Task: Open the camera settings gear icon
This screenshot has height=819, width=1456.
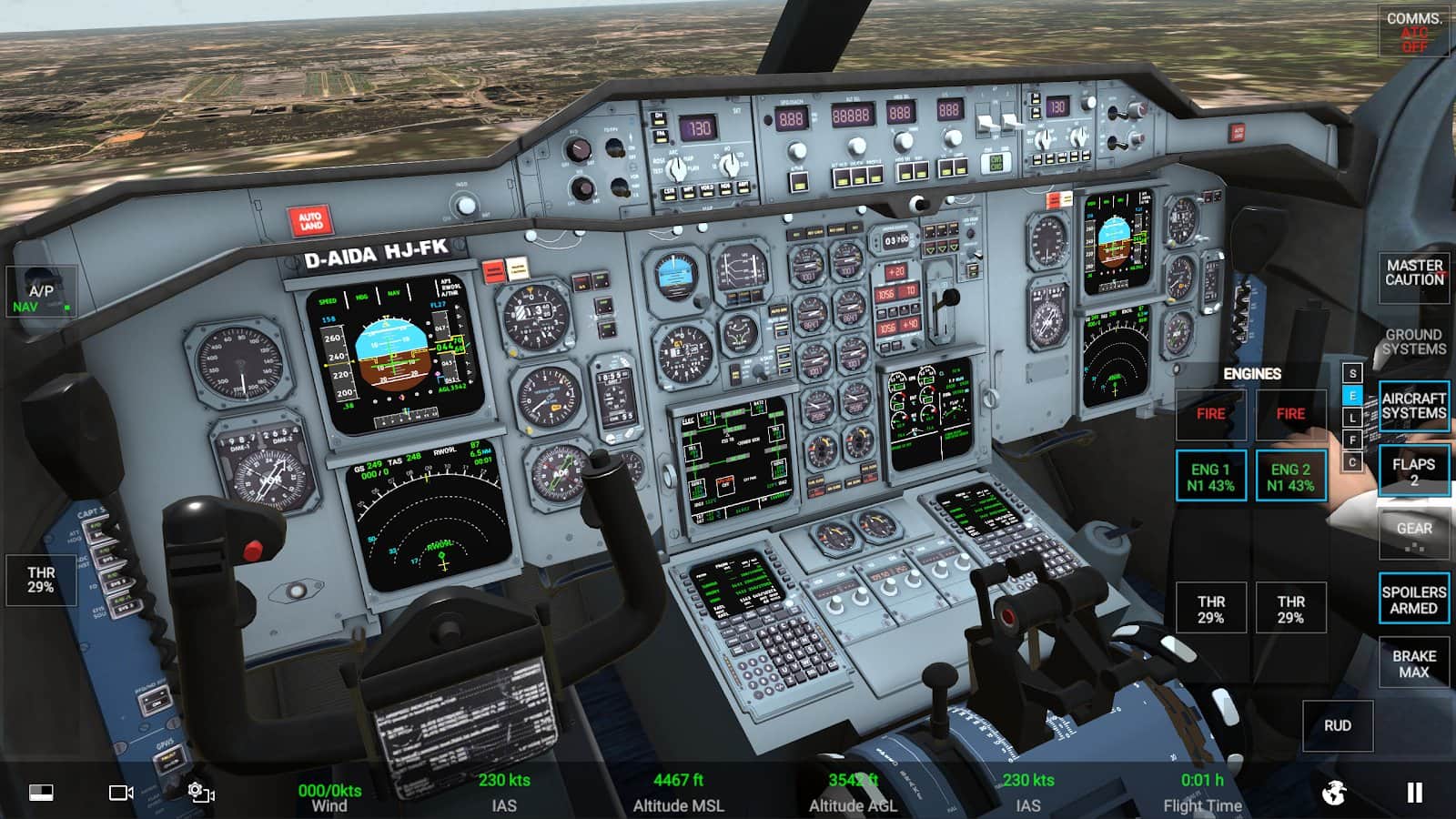Action: point(200,793)
